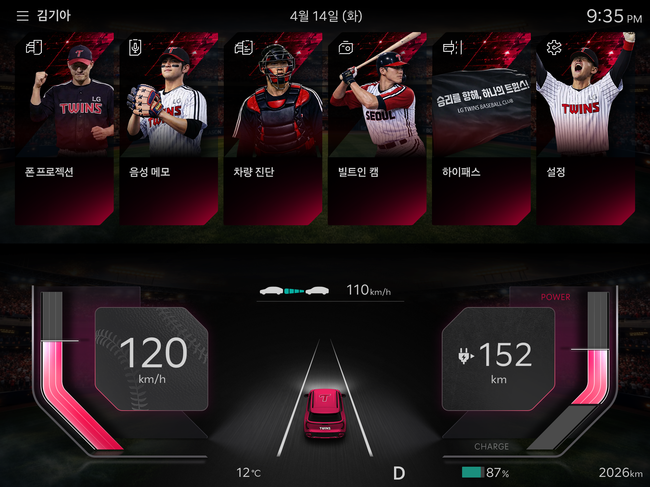Image resolution: width=650 pixels, height=487 pixels.
Task: Tap the 김기아 profile name
Action: coord(55,16)
